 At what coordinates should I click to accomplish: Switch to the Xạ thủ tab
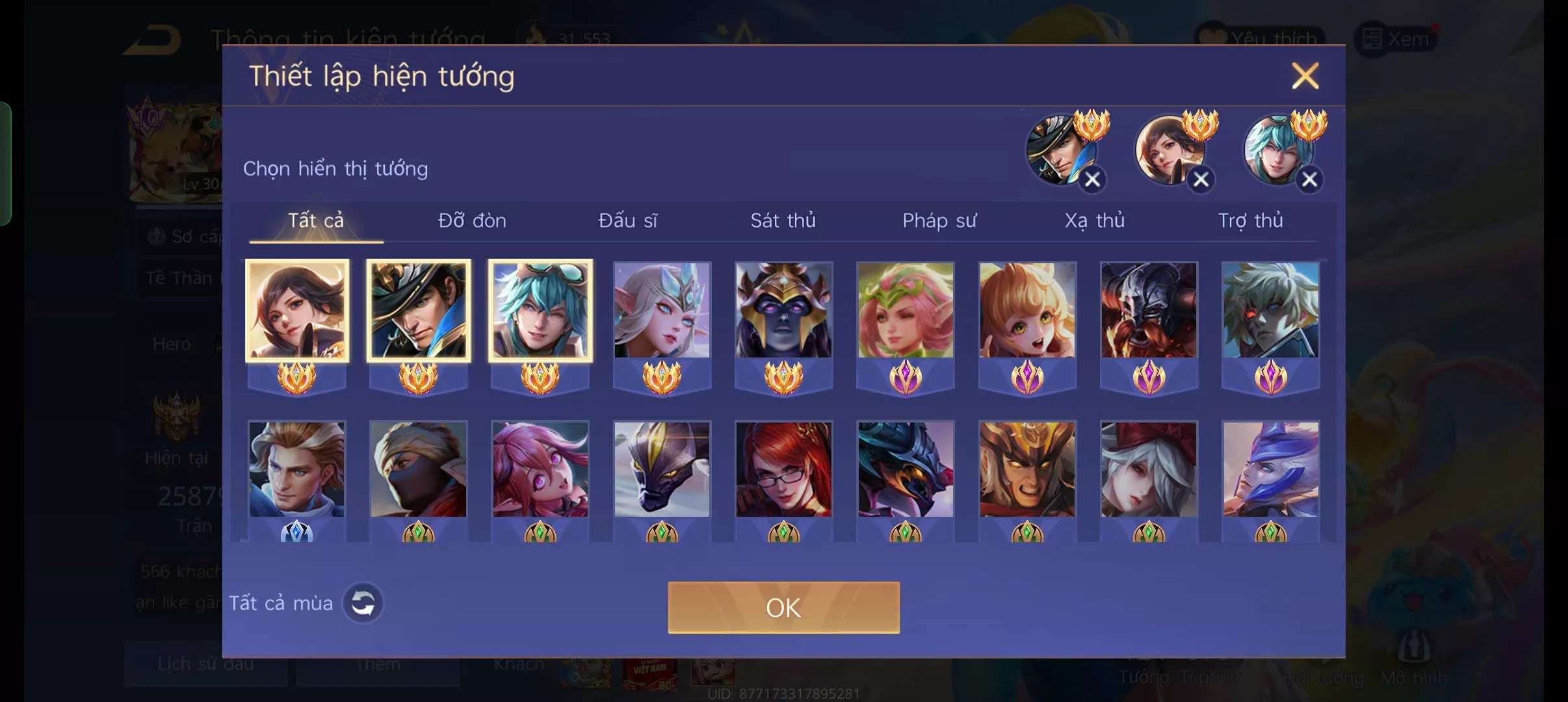(1095, 221)
